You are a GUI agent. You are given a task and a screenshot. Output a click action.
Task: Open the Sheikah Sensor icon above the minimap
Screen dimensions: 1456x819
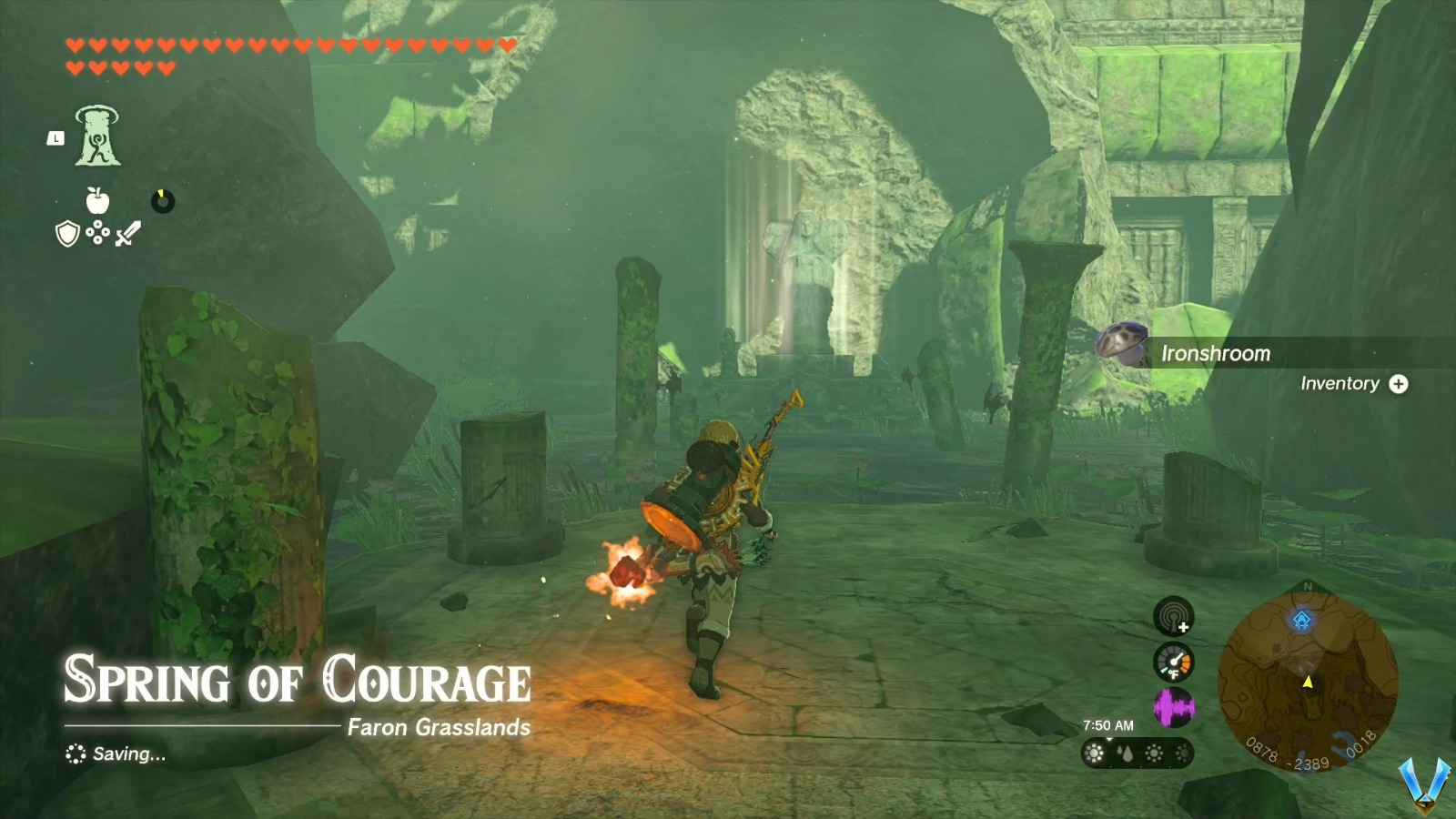(1173, 616)
